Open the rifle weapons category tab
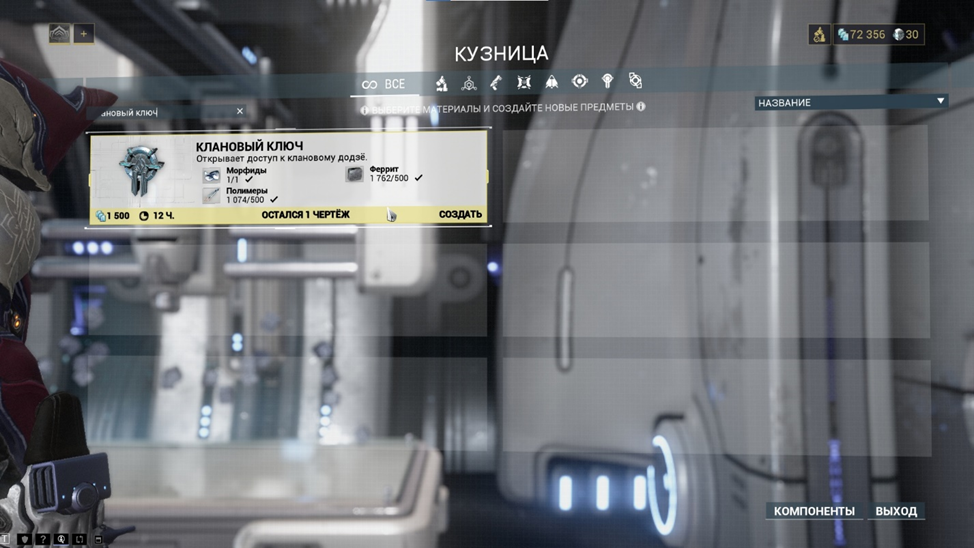This screenshot has height=548, width=974. (x=496, y=83)
